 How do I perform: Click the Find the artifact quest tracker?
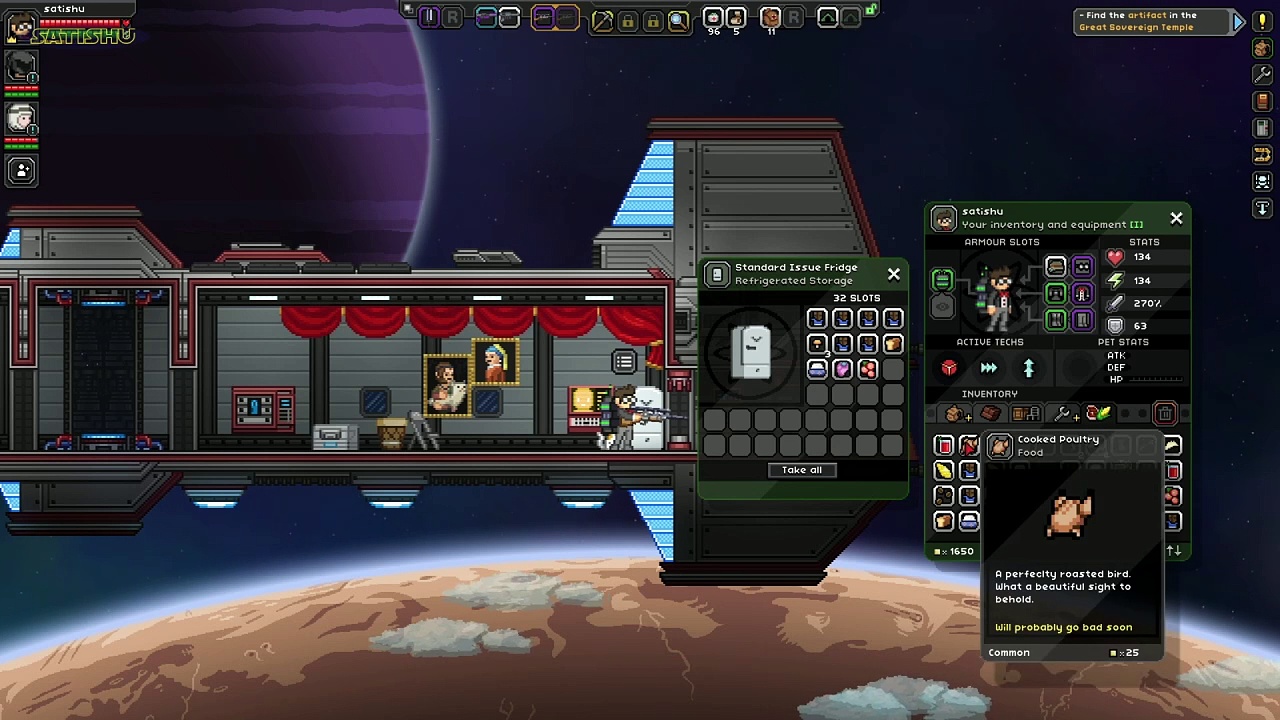click(x=1148, y=21)
